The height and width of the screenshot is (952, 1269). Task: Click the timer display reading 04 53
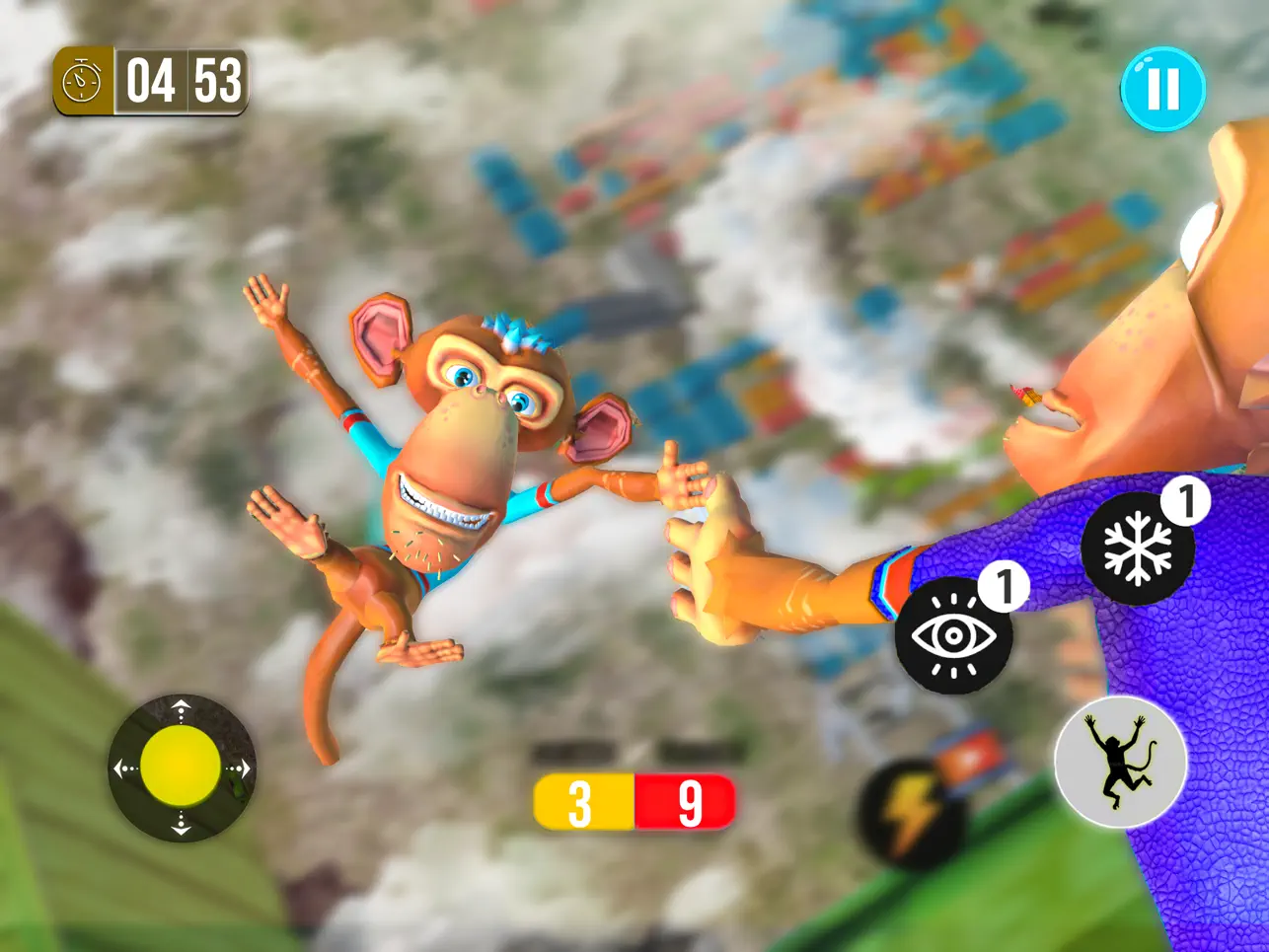[x=183, y=82]
